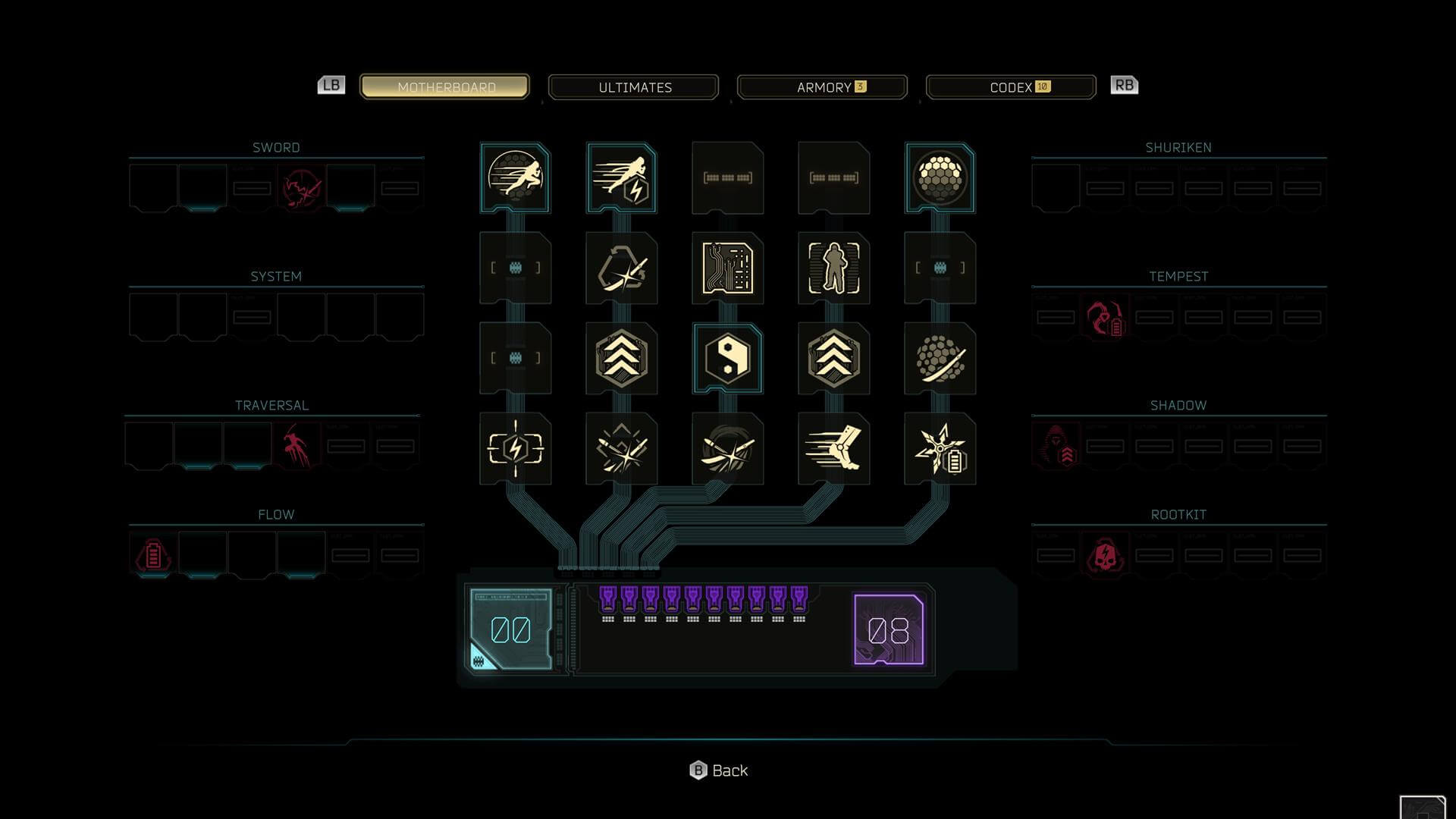Select the targeted human figure upgrade
Image resolution: width=1456 pixels, height=819 pixels.
point(834,268)
